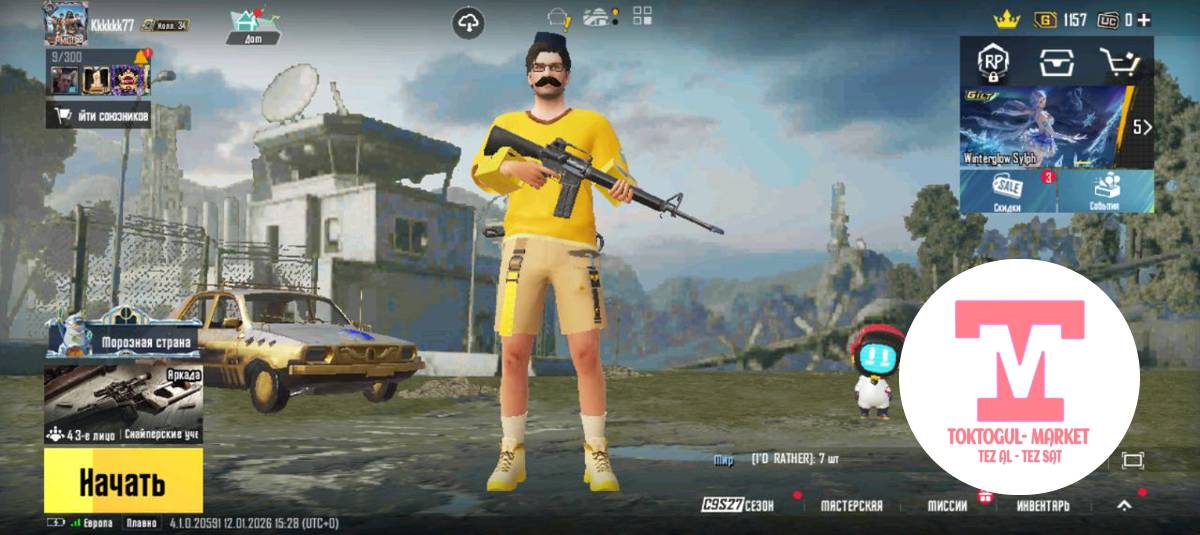Go to Мастерская workshop
1200x535 pixels.
851,506
